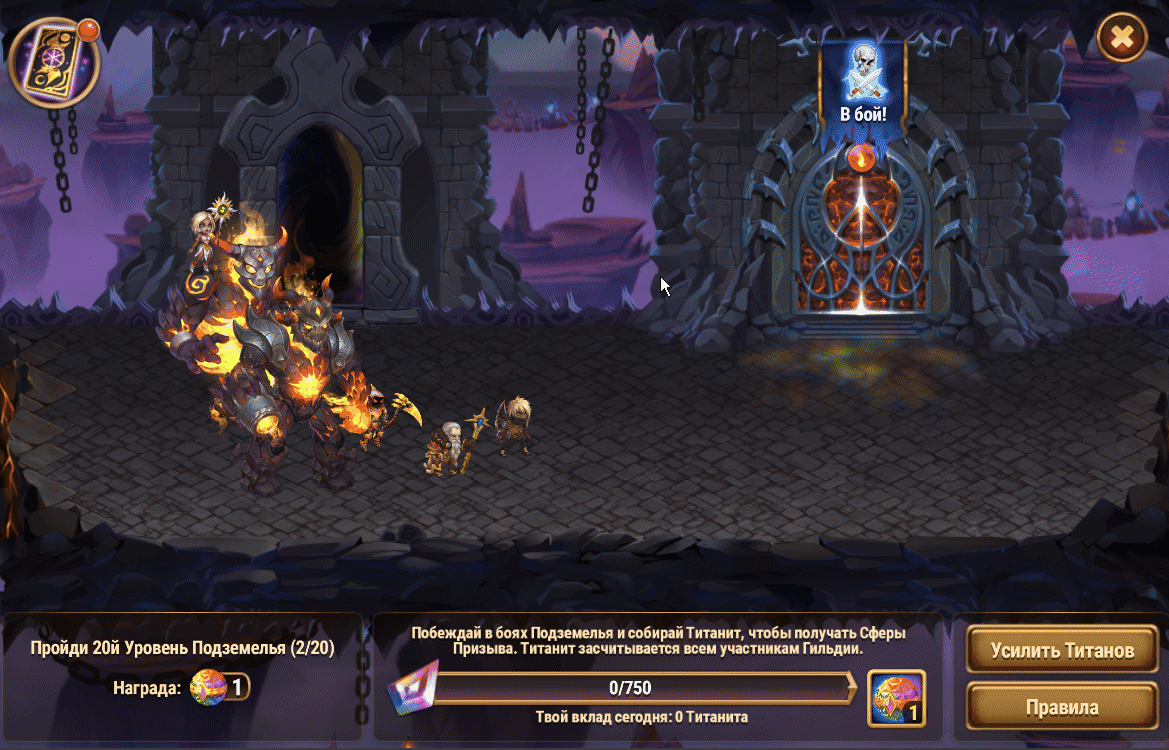Close the dungeon screen with the X button

click(x=1122, y=38)
